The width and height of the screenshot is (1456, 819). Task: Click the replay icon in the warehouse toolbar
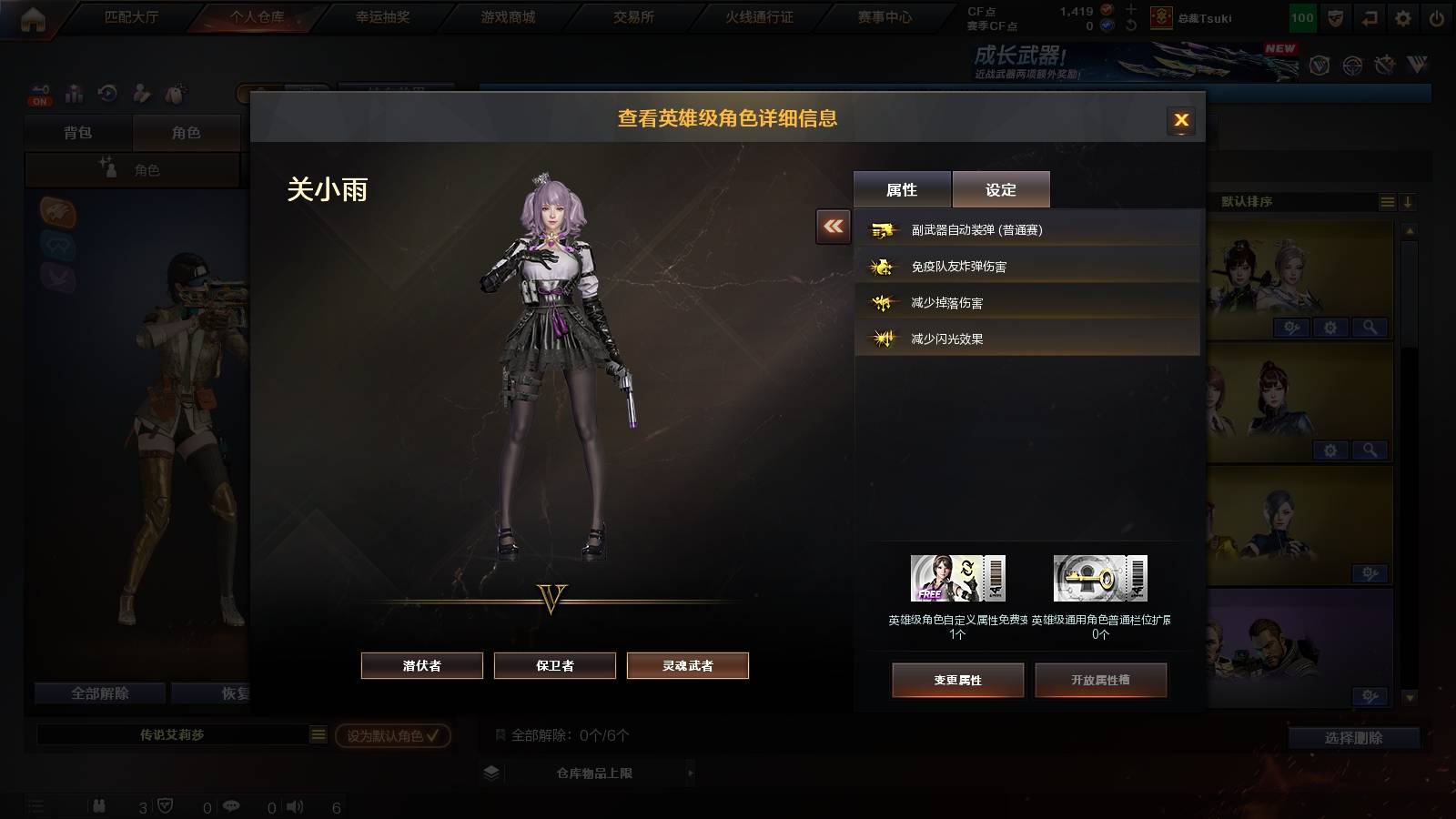point(108,93)
